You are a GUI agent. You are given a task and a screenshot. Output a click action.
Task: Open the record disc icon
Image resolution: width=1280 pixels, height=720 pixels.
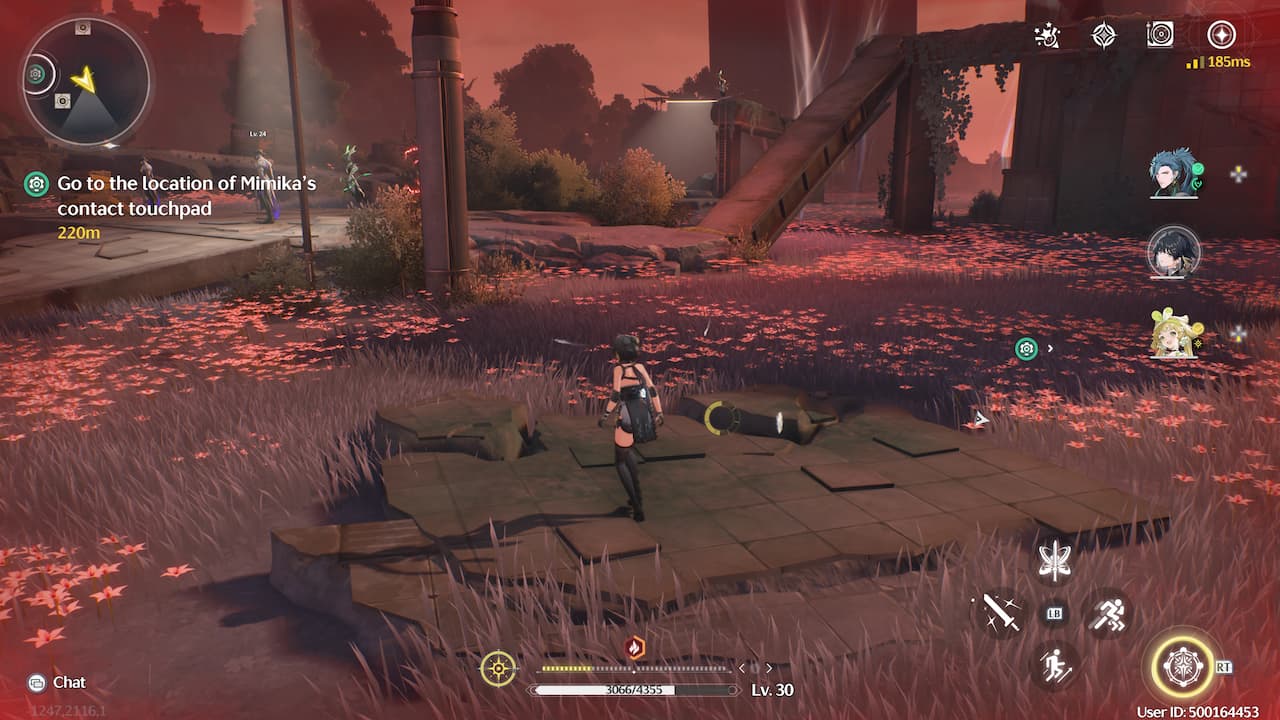[x=1160, y=35]
